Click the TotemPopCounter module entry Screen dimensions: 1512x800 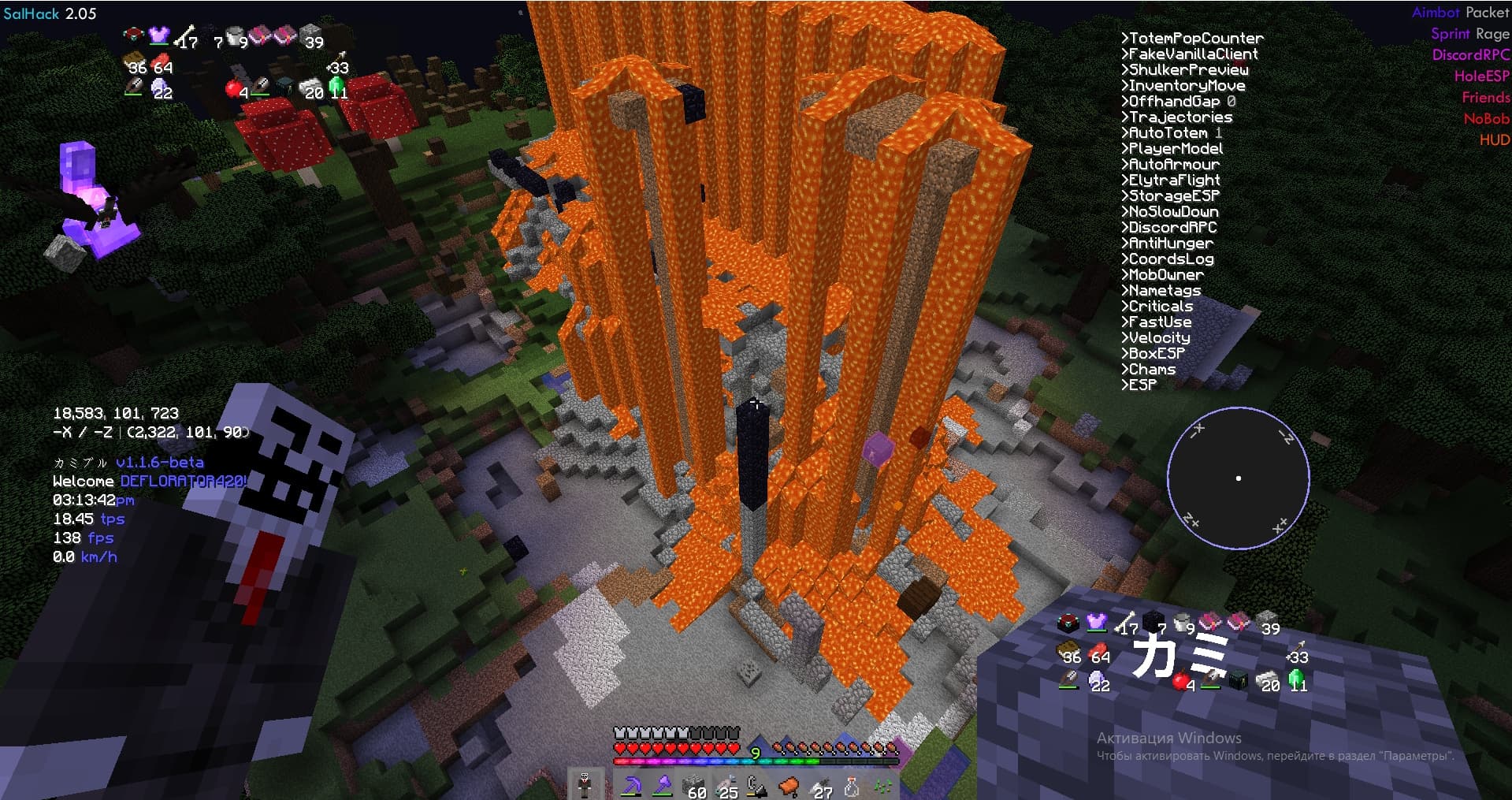(x=1192, y=38)
